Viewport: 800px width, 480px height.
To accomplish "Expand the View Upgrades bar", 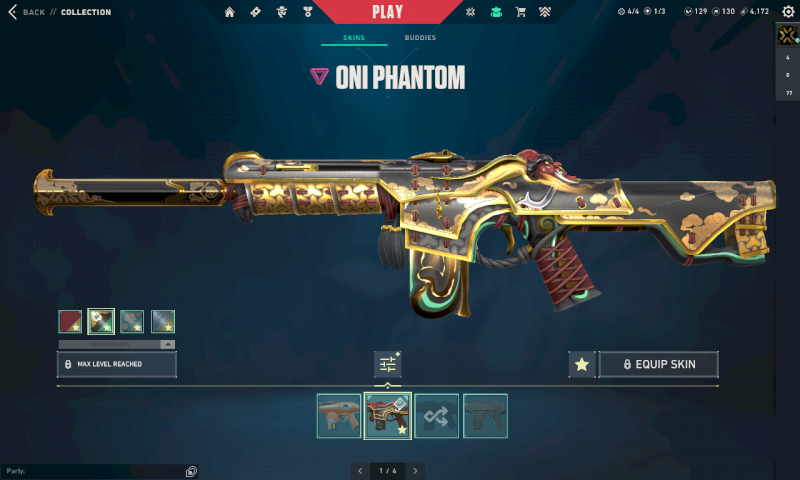I will tap(116, 344).
